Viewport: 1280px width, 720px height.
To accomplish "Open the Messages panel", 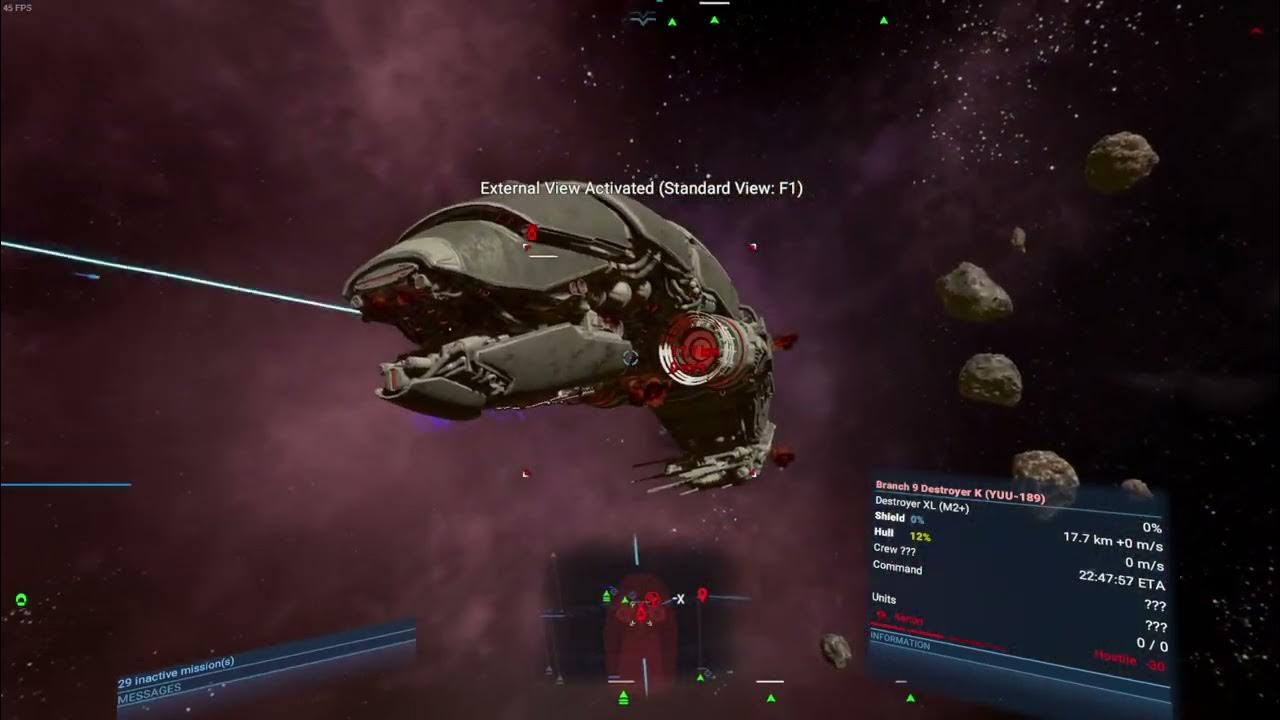I will pyautogui.click(x=150, y=690).
